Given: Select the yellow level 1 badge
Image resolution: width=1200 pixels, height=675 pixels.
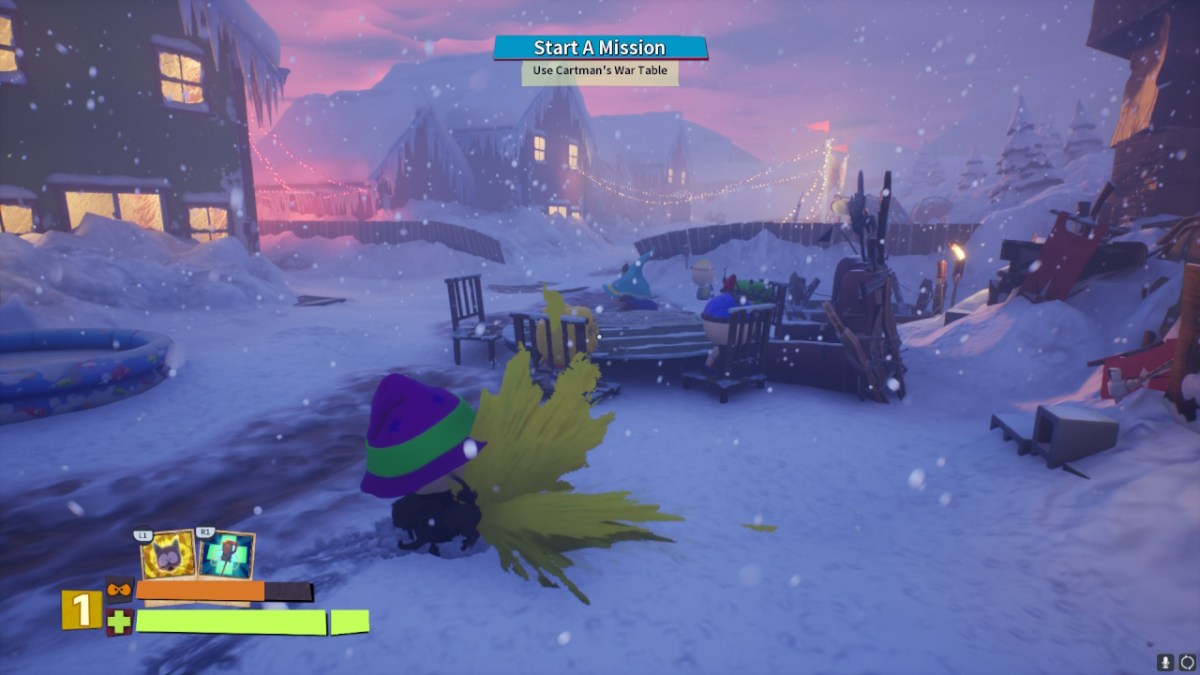Looking at the screenshot, I should (81, 610).
